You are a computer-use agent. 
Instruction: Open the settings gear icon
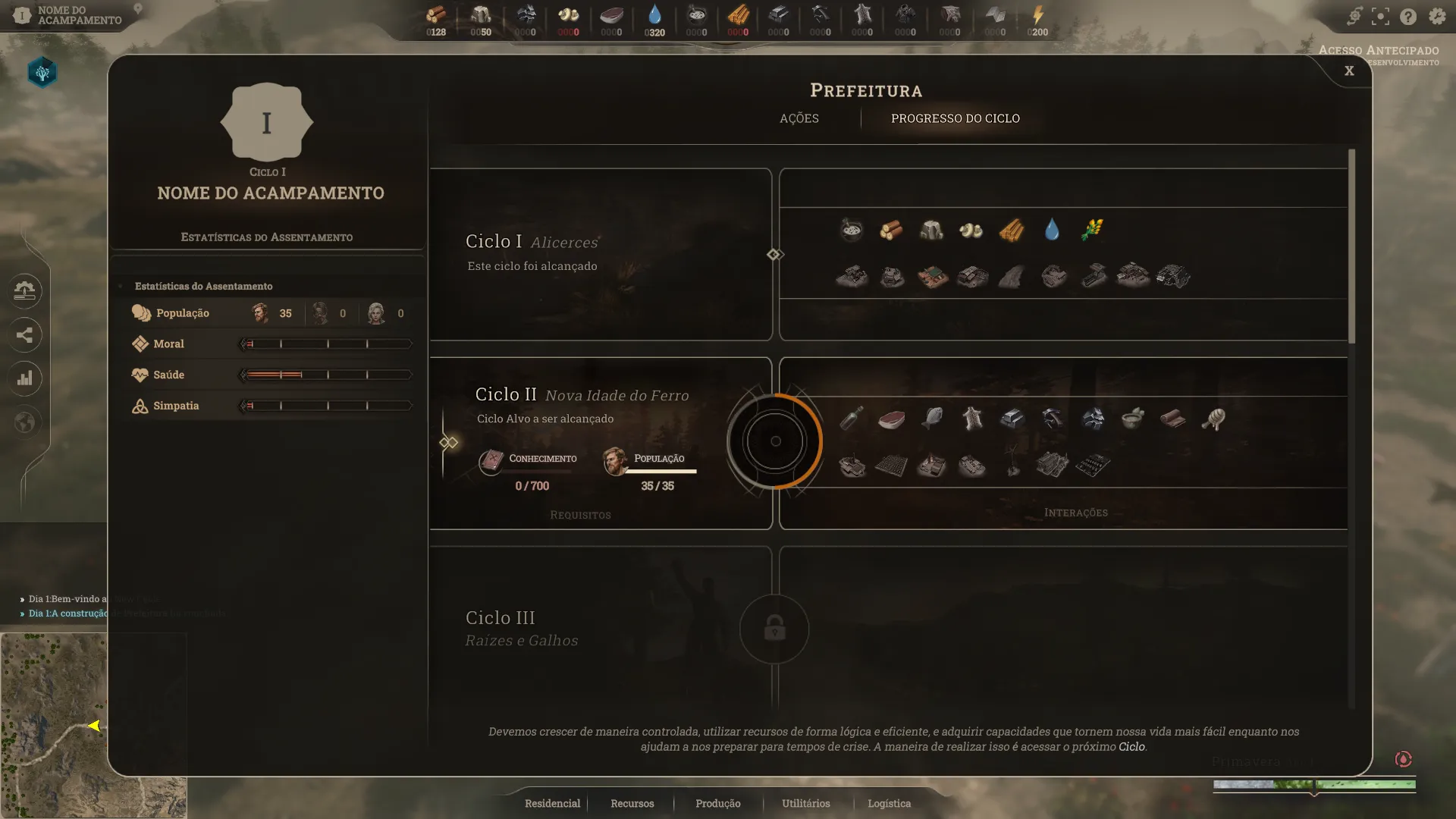[x=1436, y=16]
